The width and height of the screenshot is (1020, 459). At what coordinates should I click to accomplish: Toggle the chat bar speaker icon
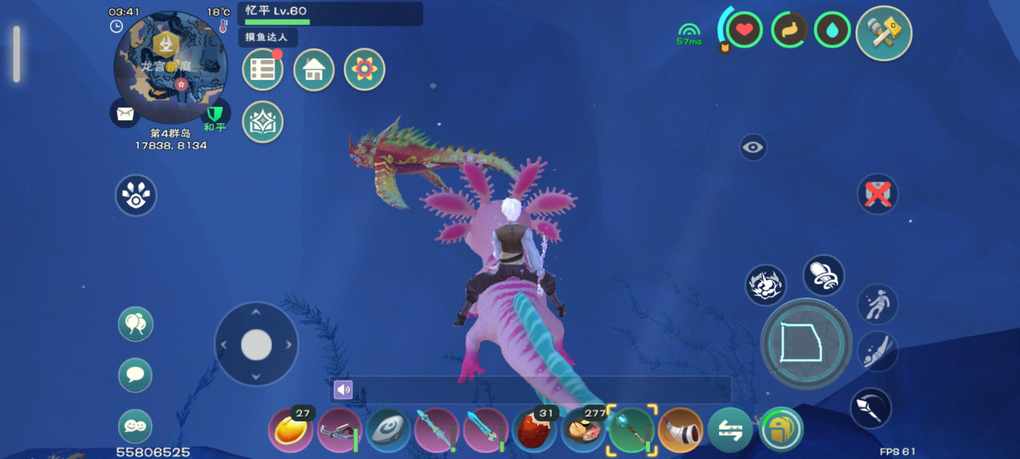click(344, 390)
